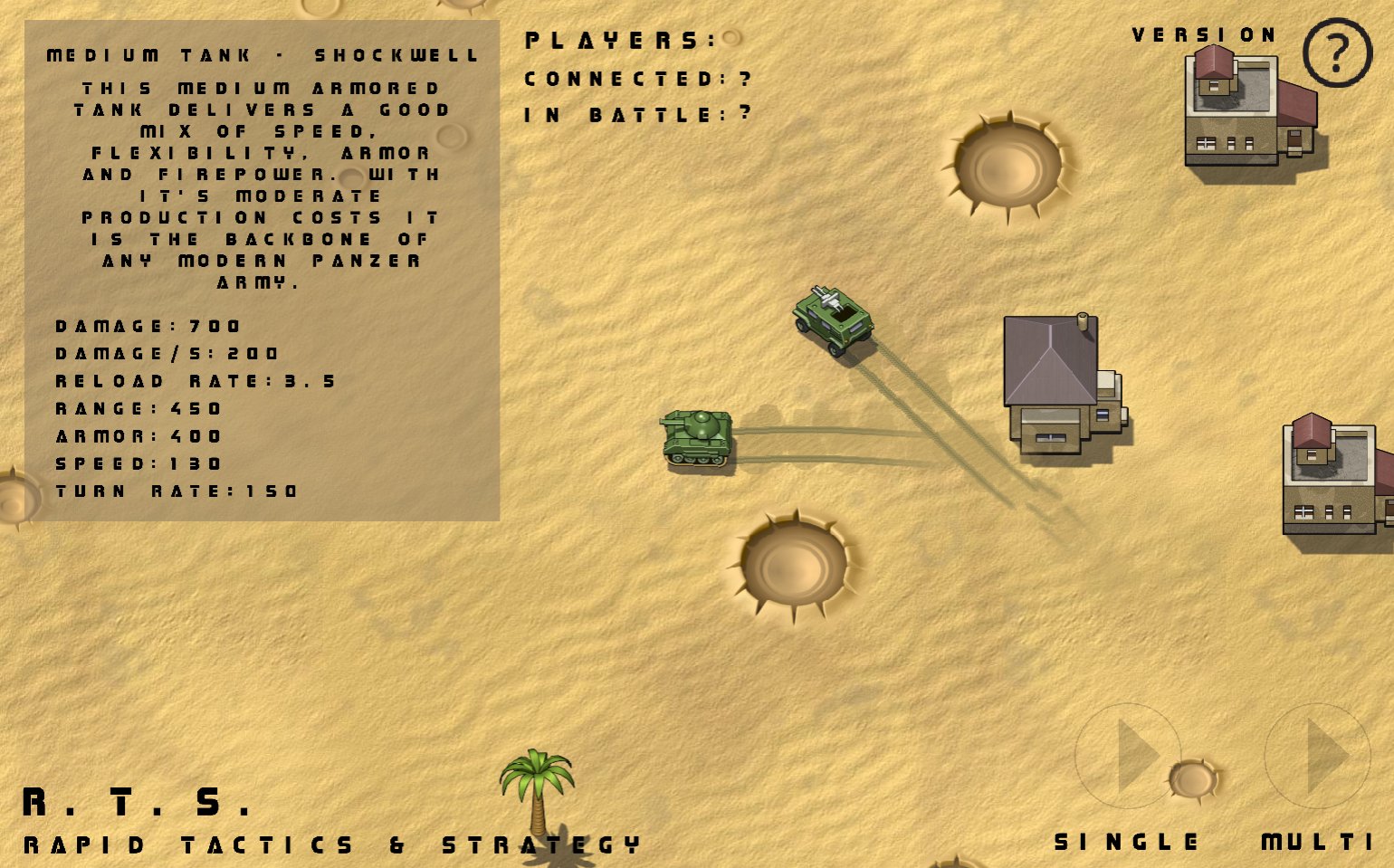Start a Single player game

coord(1128,757)
